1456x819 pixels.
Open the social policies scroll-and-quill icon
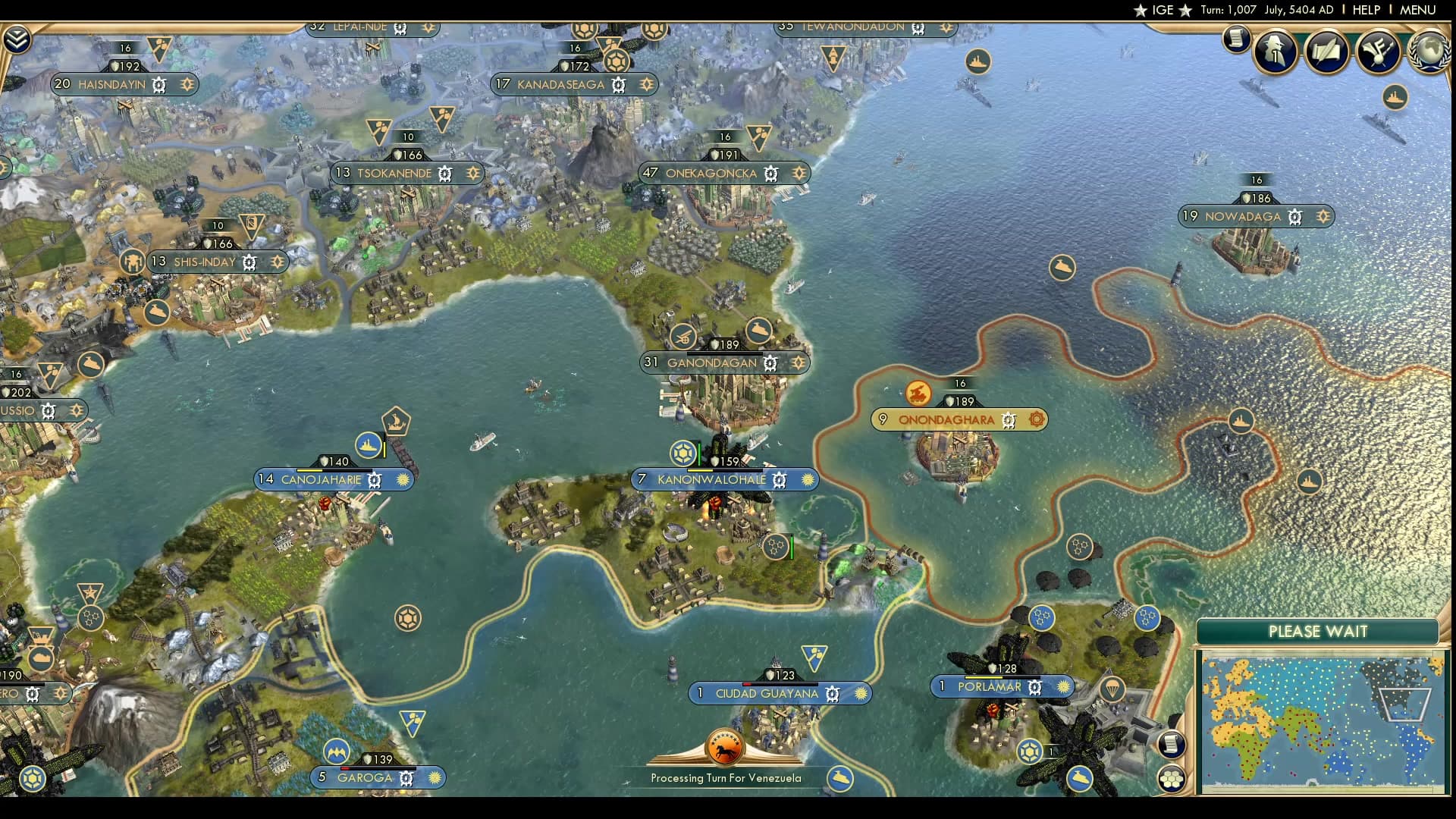[x=1327, y=51]
